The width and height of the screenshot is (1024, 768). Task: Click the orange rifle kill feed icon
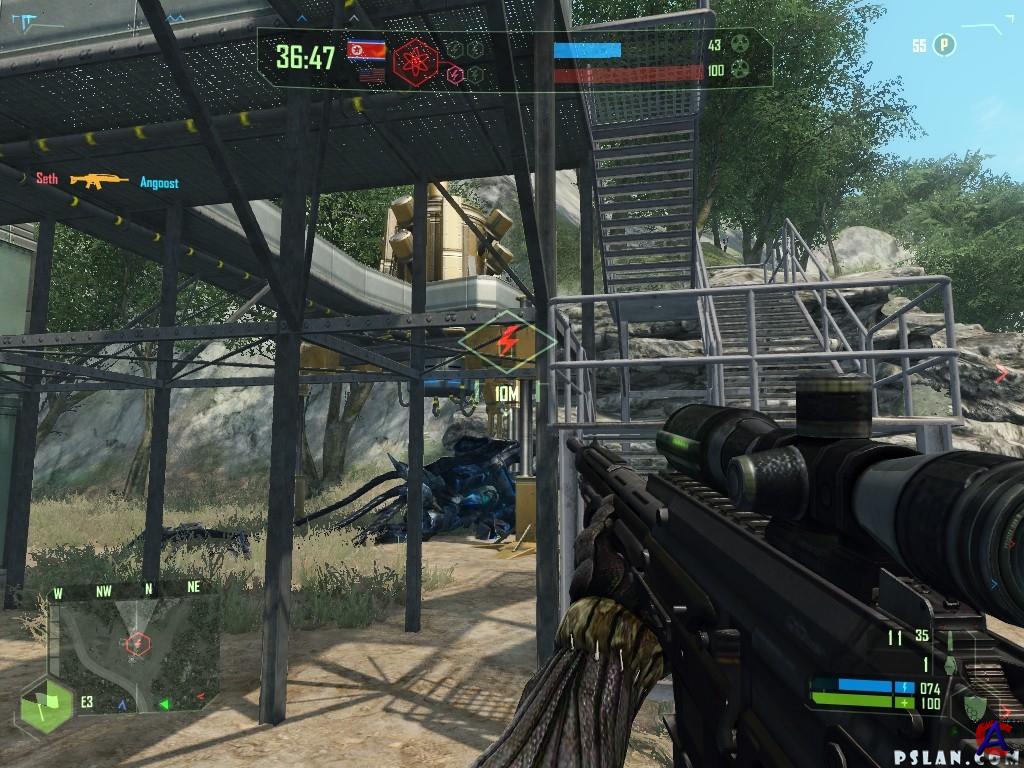click(x=99, y=181)
